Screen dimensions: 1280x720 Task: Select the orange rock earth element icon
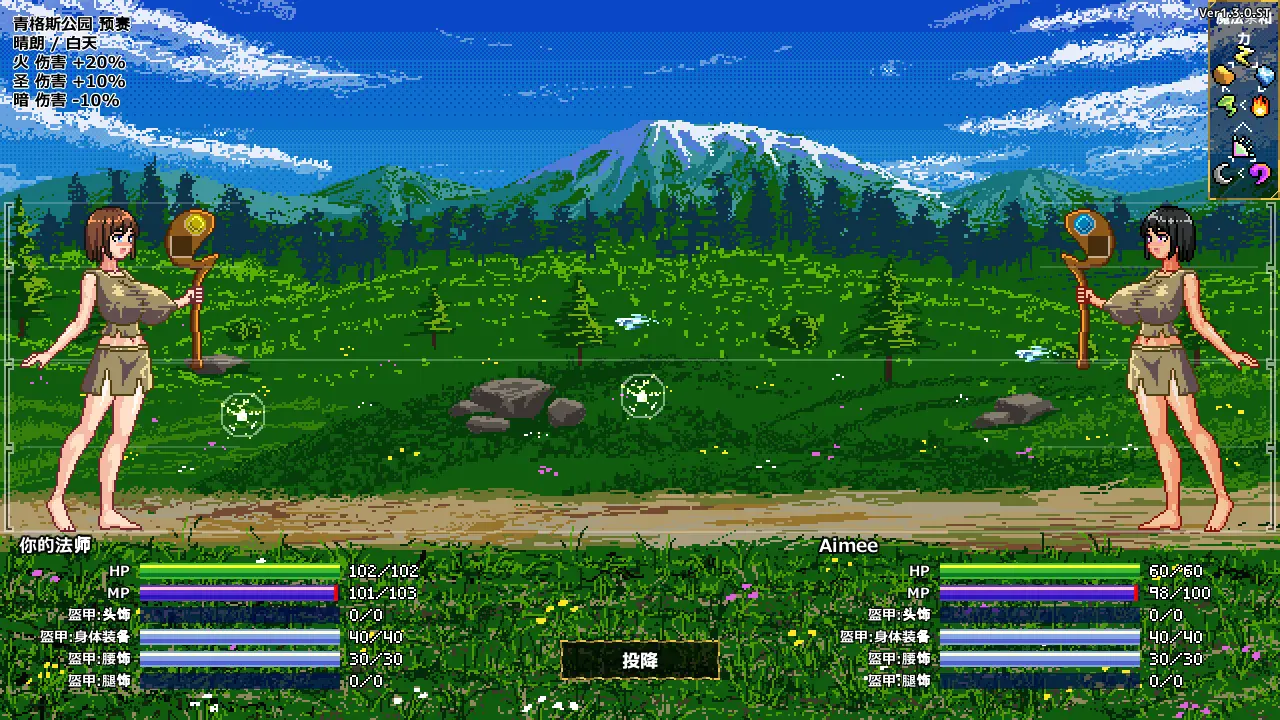[x=1224, y=77]
